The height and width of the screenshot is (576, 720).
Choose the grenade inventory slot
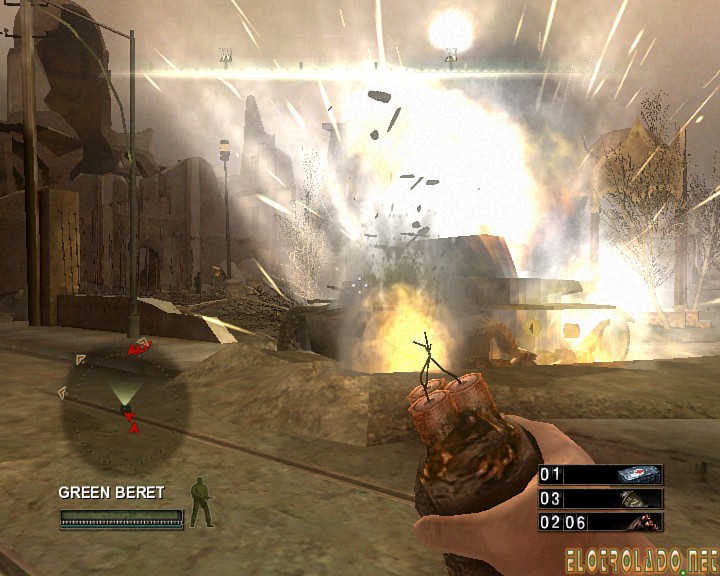[600, 498]
